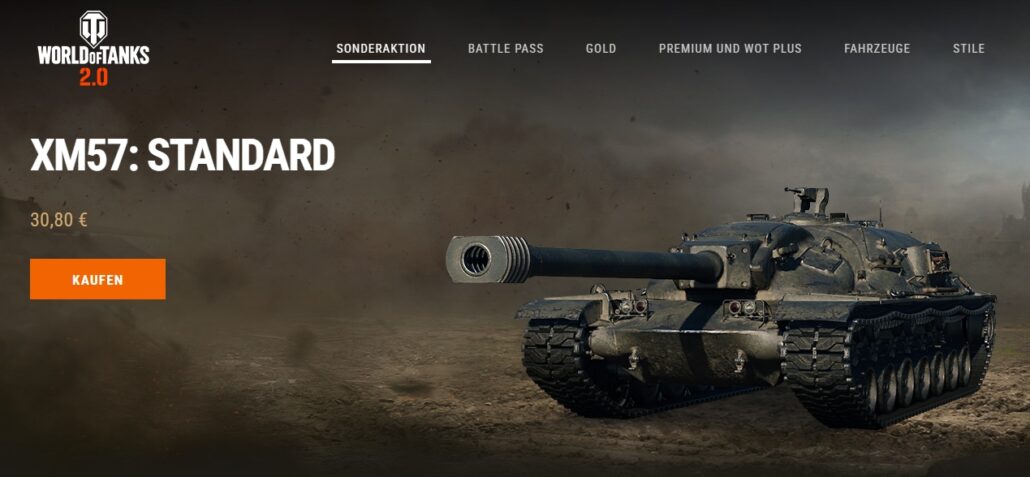Click the orange Kaufen button
The height and width of the screenshot is (477, 1030).
click(x=97, y=280)
